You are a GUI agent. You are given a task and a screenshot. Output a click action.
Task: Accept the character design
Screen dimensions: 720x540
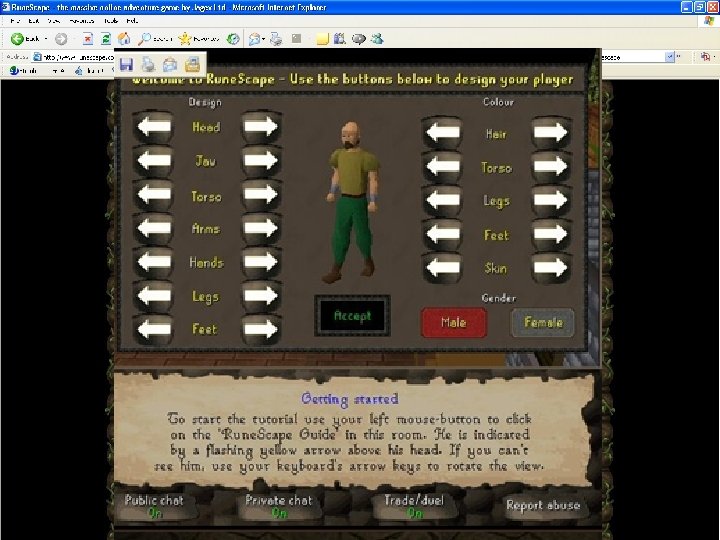pyautogui.click(x=352, y=316)
